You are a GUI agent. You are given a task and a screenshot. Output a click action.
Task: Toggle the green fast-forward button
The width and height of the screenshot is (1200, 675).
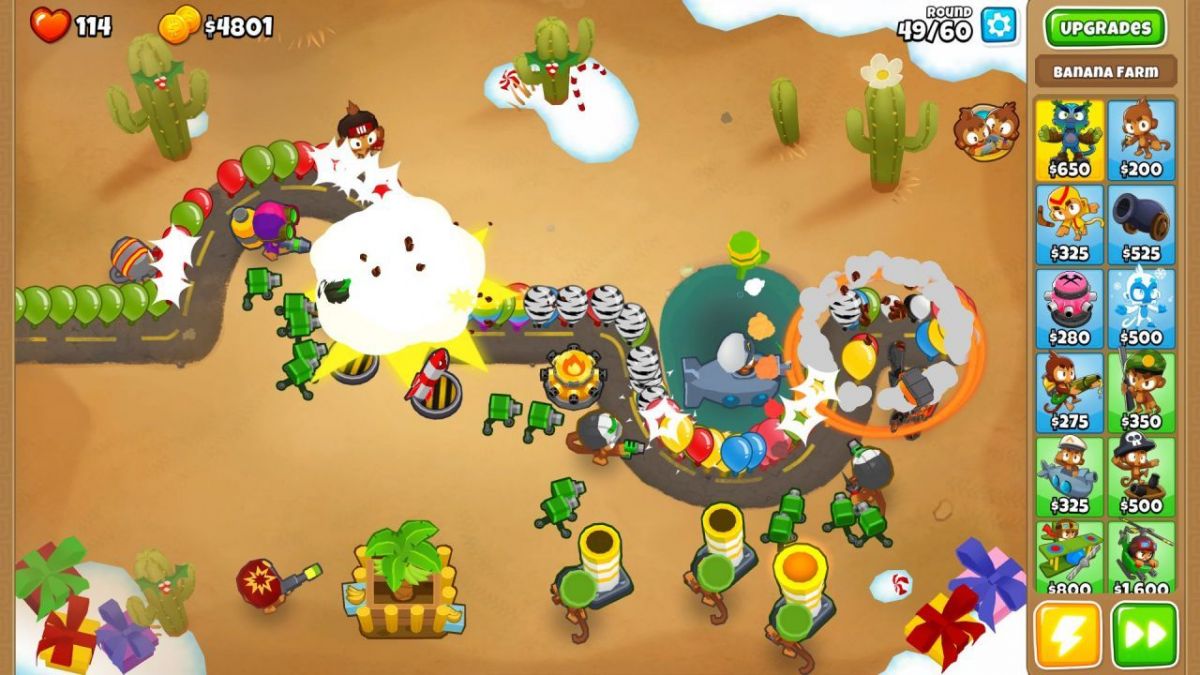1144,635
